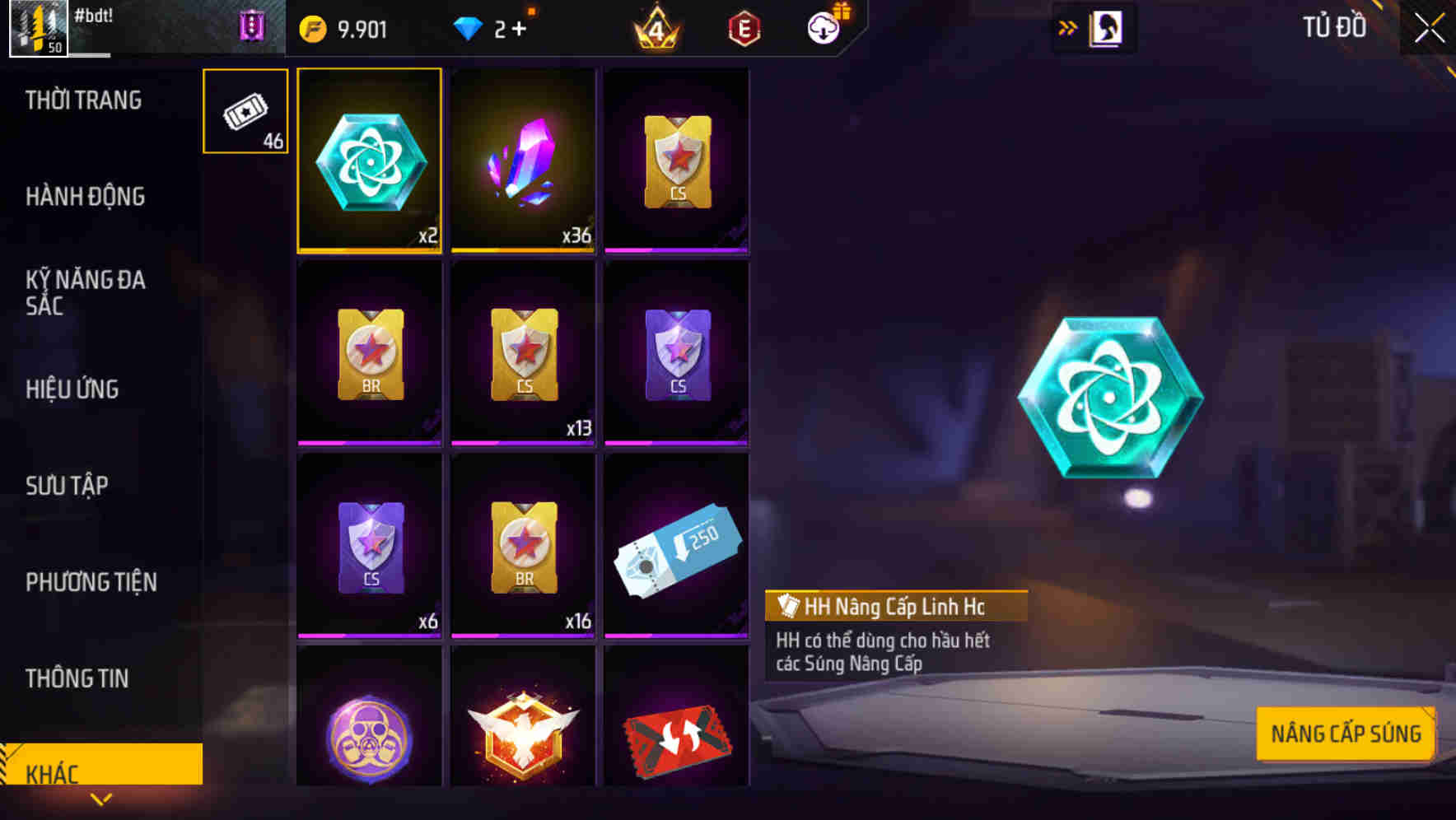Select the HH Nâng Cấp Linh Hồn token x2

pos(369,159)
